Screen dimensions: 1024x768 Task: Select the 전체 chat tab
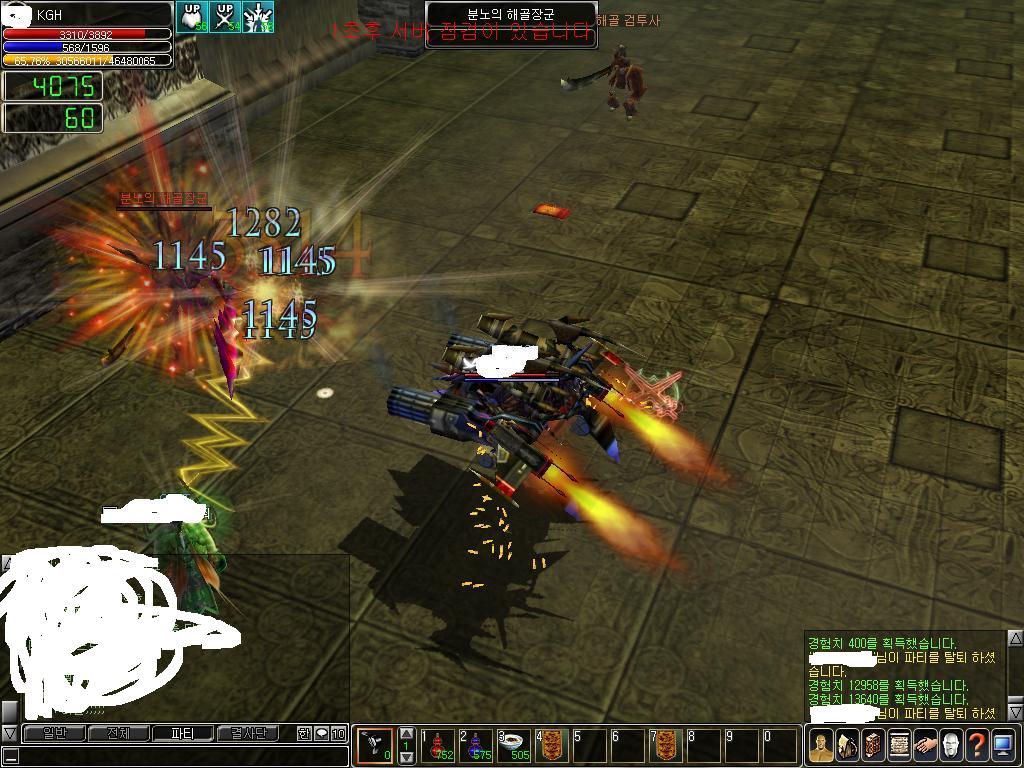coord(117,734)
